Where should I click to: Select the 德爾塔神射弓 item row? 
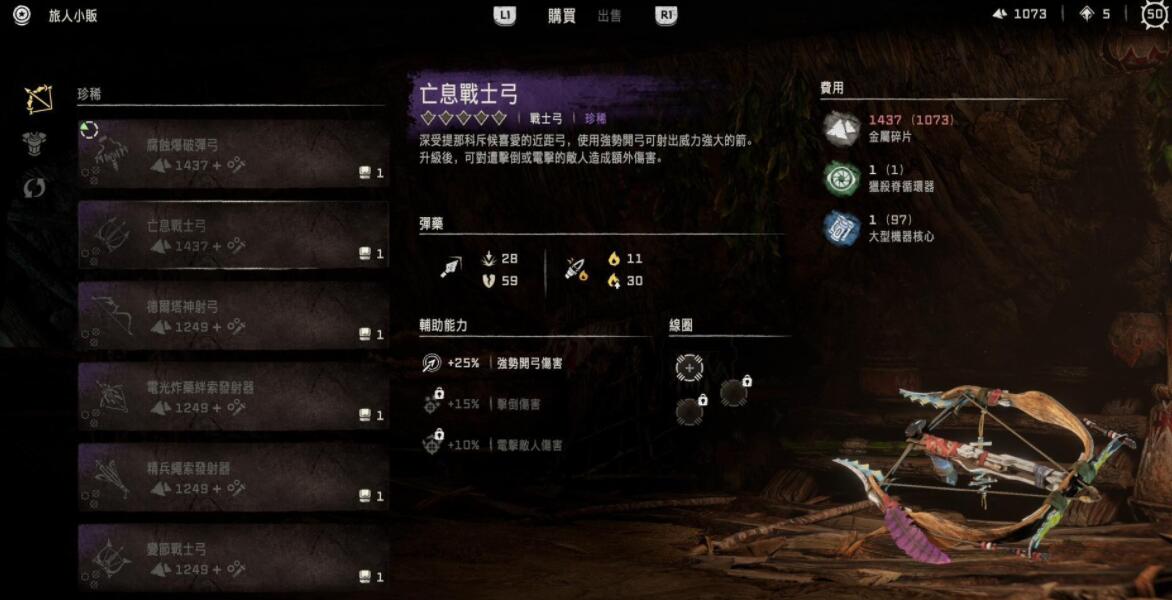(x=233, y=316)
